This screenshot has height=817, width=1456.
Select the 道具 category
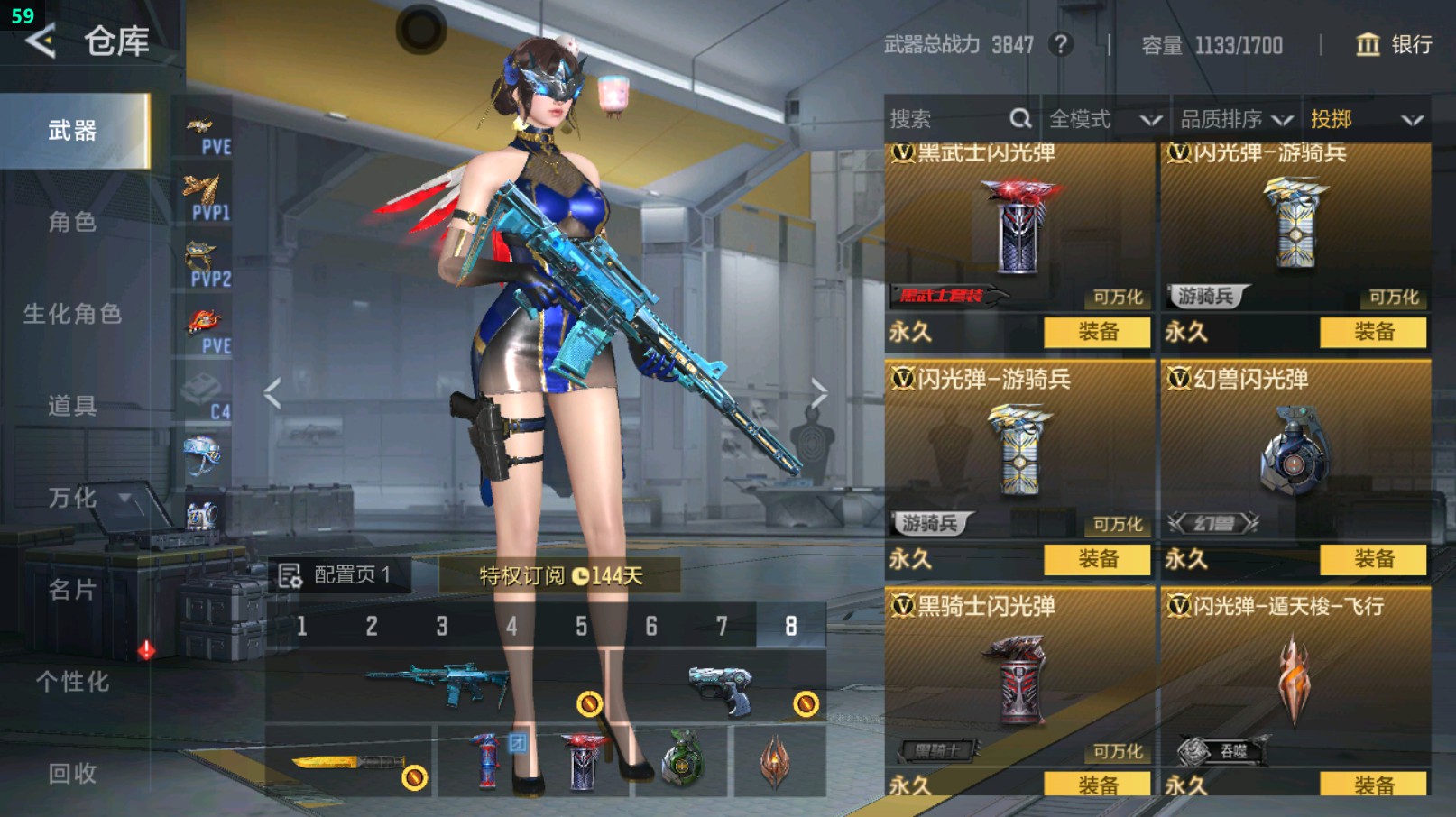tap(72, 406)
